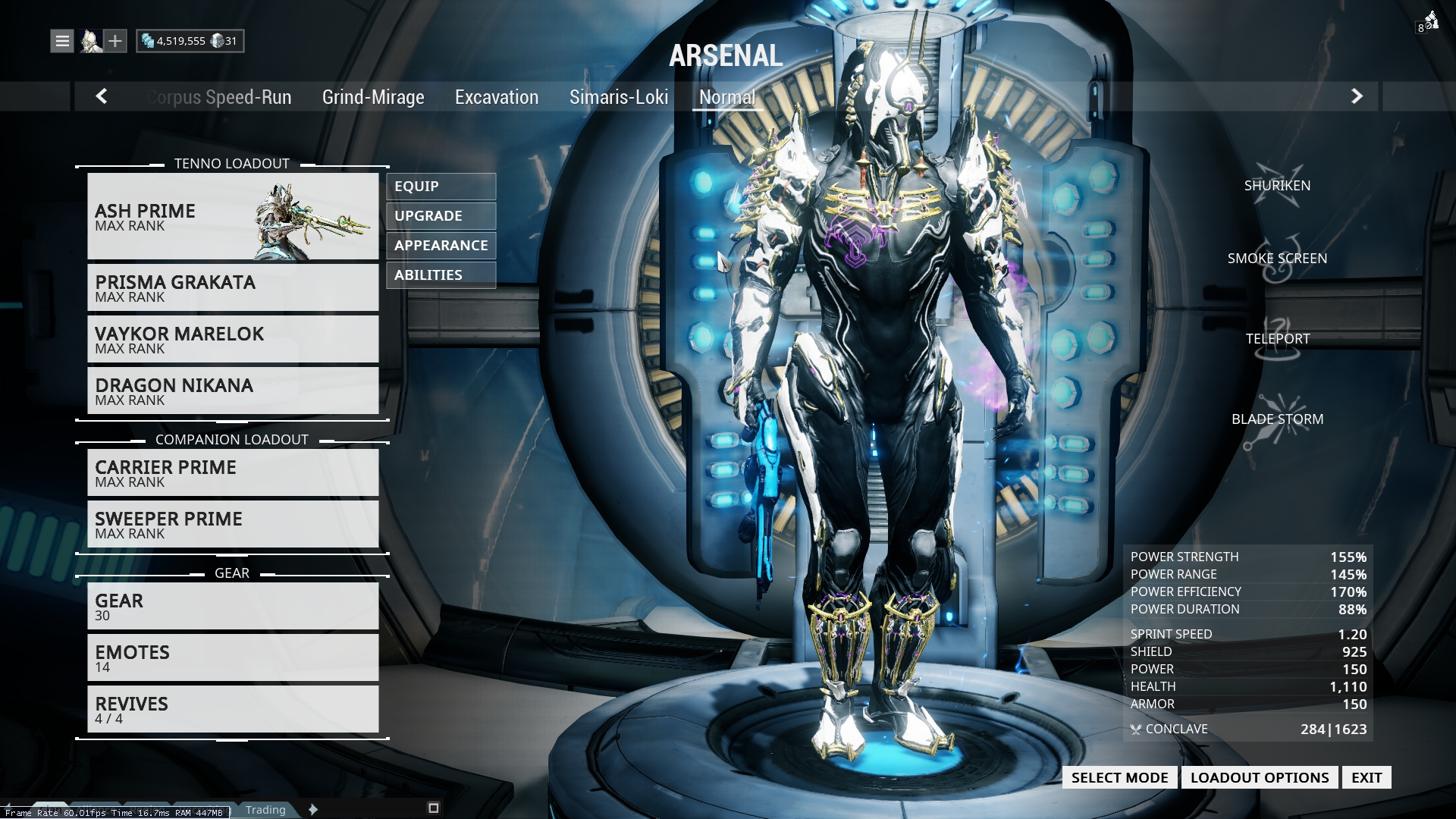Switch to the Simaris-Loki loadout tab
Image resolution: width=1456 pixels, height=819 pixels.
click(620, 97)
